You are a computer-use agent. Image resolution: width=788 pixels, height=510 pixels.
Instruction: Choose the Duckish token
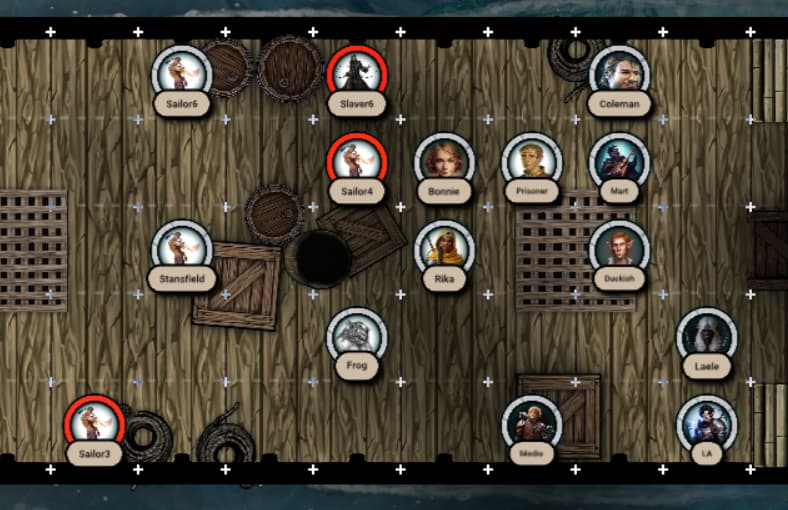click(619, 248)
